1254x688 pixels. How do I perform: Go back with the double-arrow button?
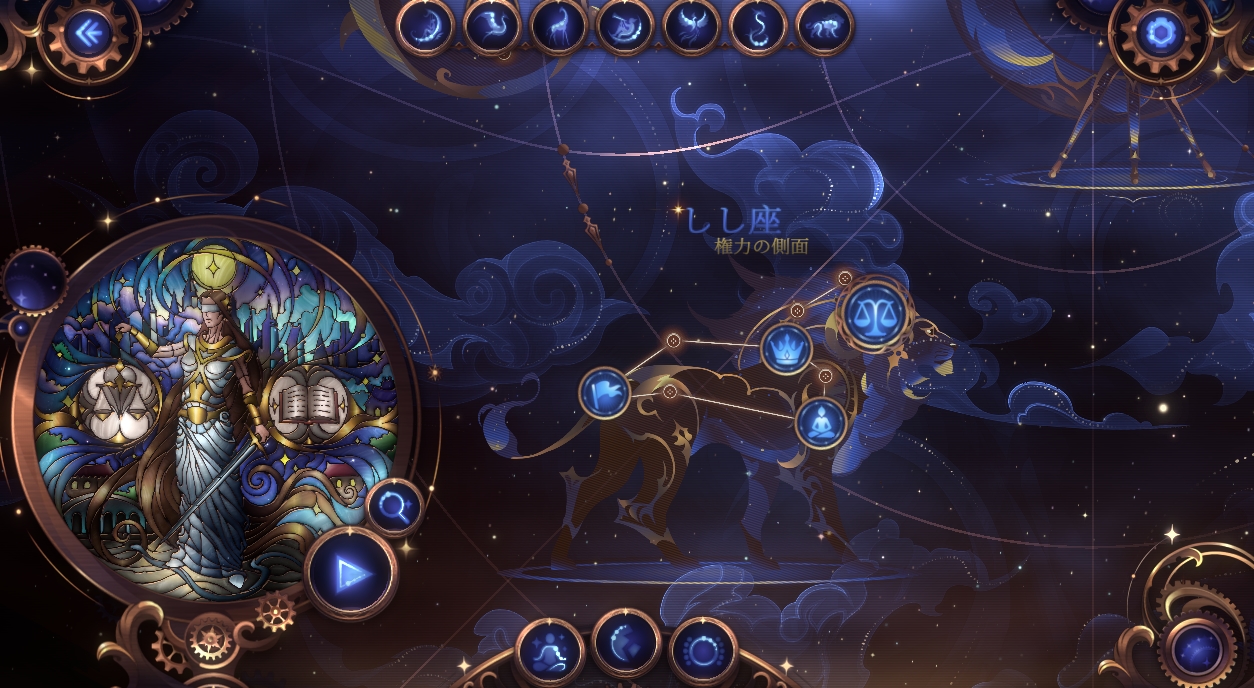click(88, 34)
